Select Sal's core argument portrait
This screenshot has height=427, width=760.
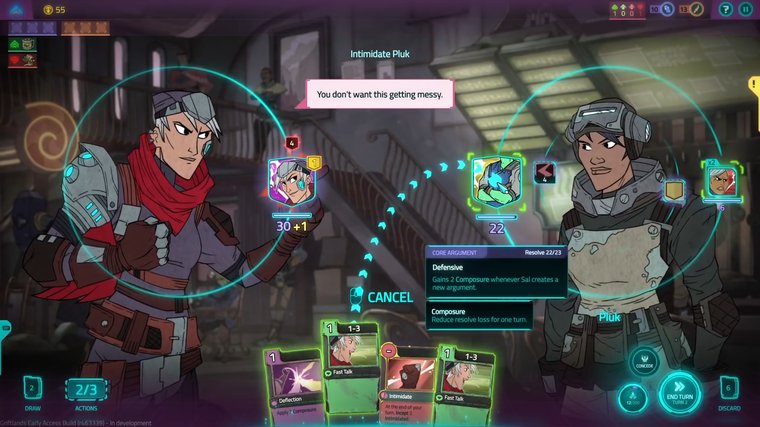292,182
